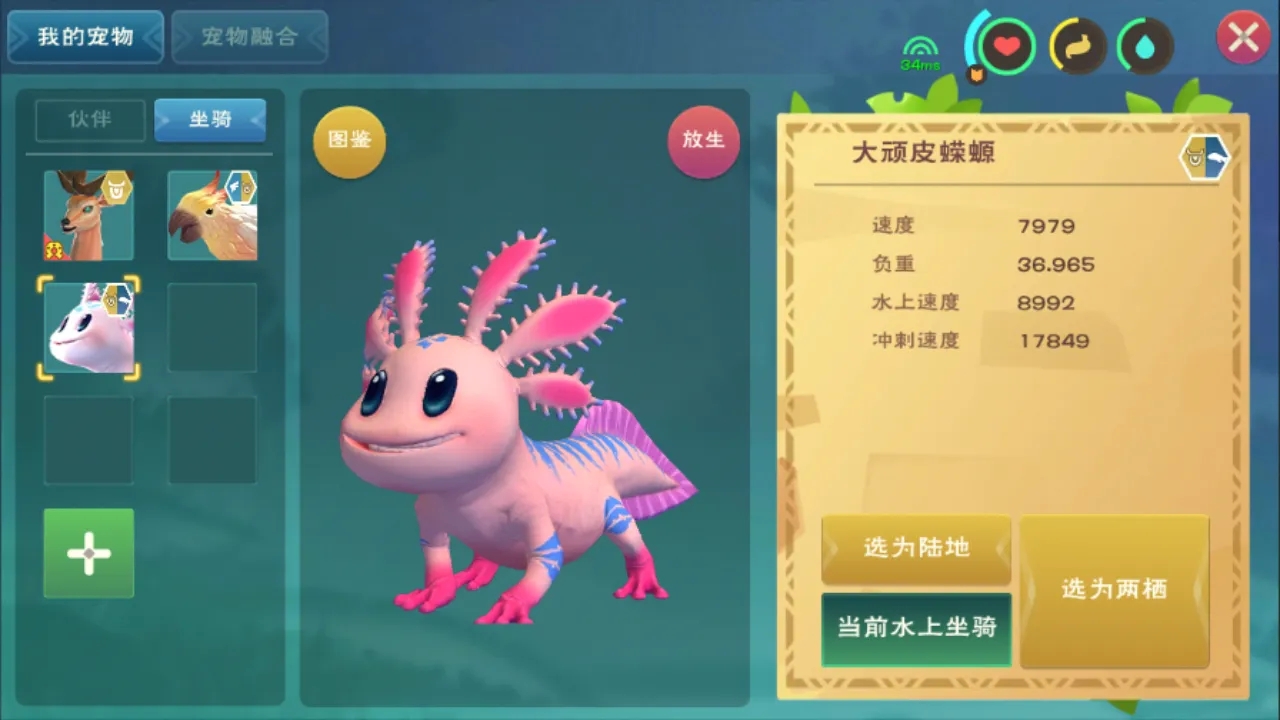Open the pet encyclopedia (图鉴) icon
Image resolution: width=1280 pixels, height=720 pixels.
pos(349,141)
